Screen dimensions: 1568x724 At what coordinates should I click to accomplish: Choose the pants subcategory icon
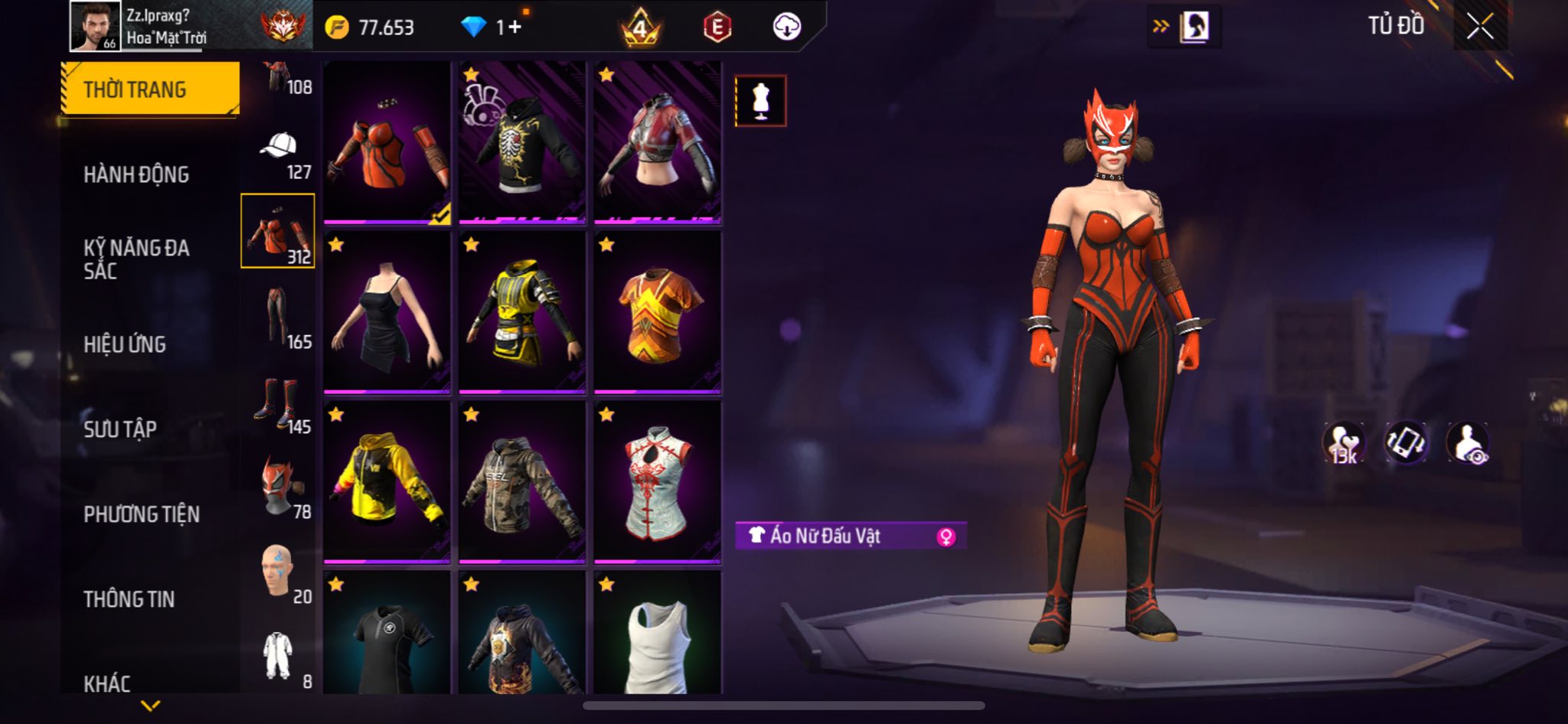click(x=279, y=317)
